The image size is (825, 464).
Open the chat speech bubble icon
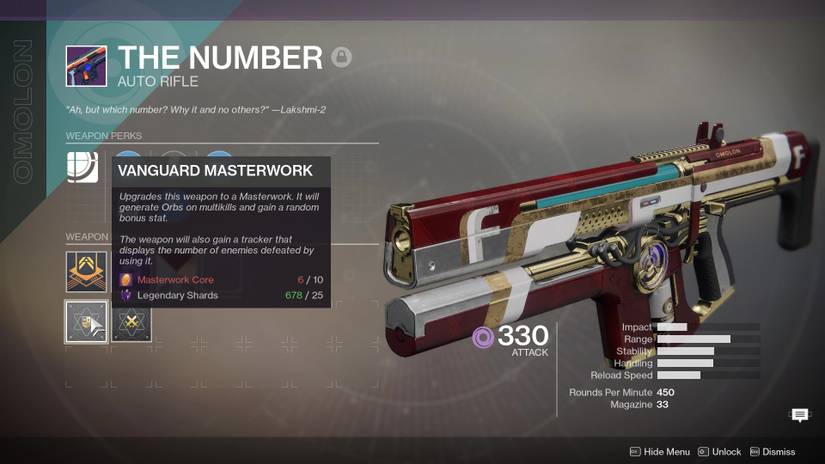pos(800,415)
